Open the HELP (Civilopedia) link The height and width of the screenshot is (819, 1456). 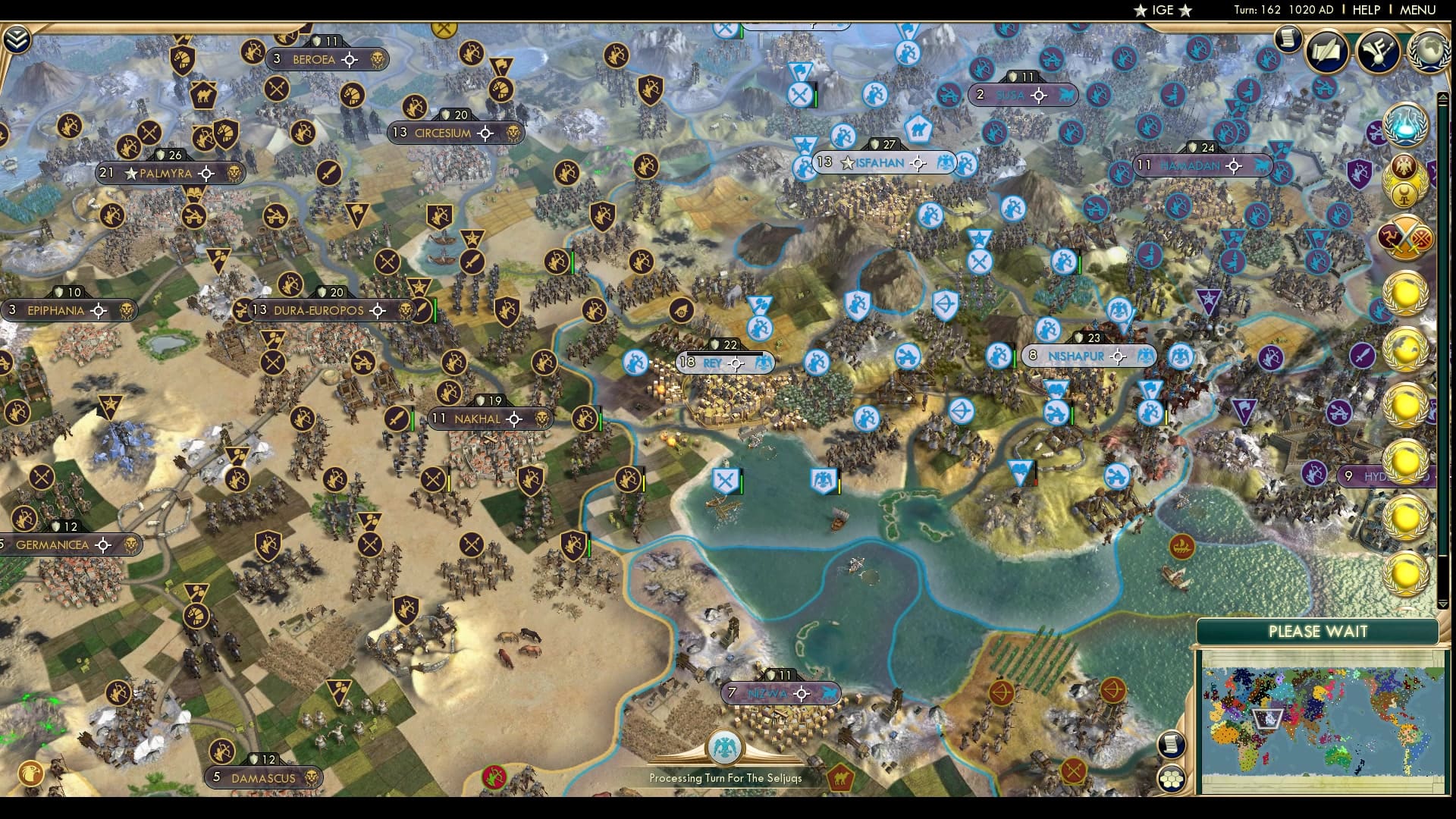(x=1366, y=10)
